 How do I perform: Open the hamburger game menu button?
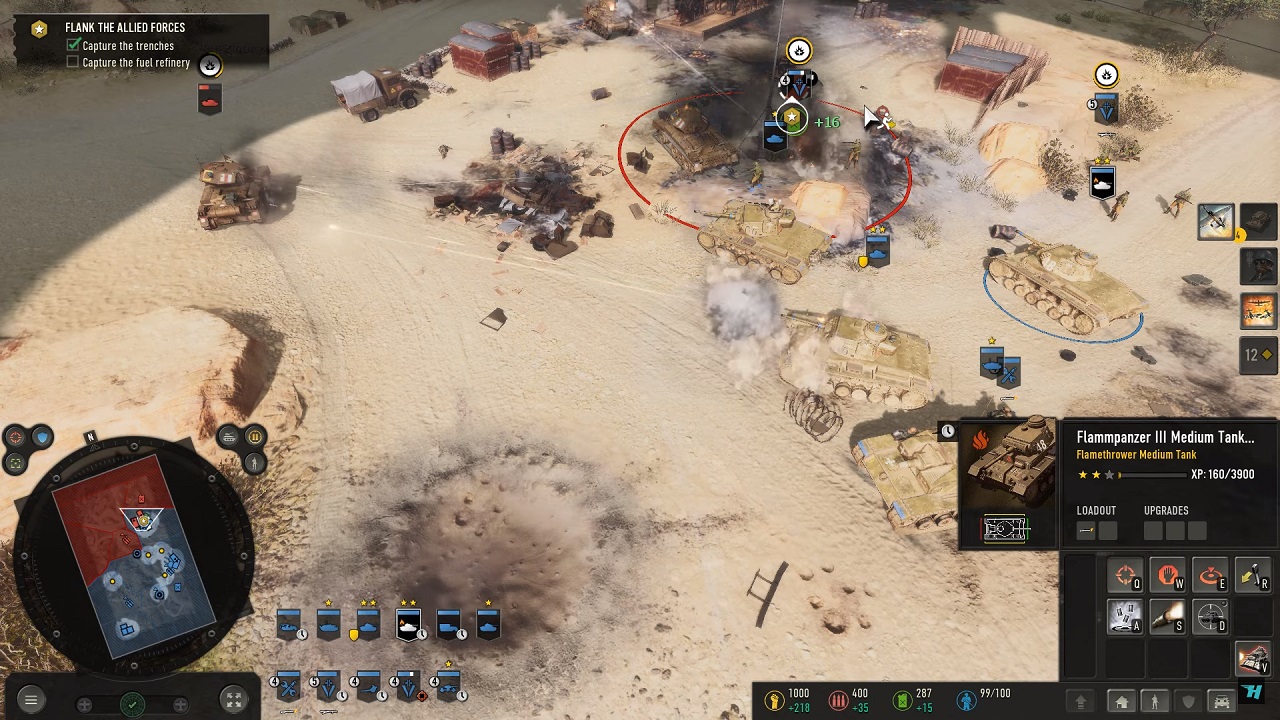click(x=31, y=701)
